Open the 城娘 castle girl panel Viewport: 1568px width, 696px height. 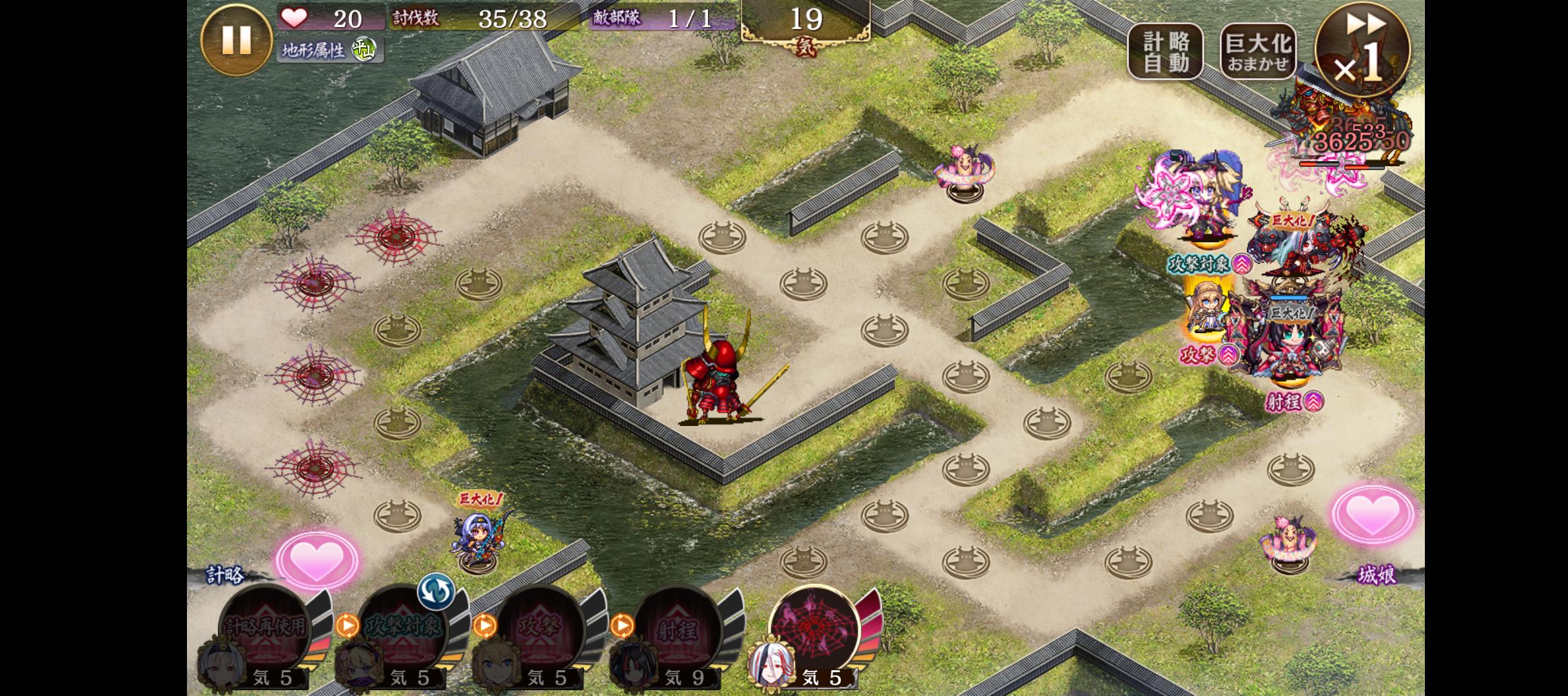[x=1377, y=575]
